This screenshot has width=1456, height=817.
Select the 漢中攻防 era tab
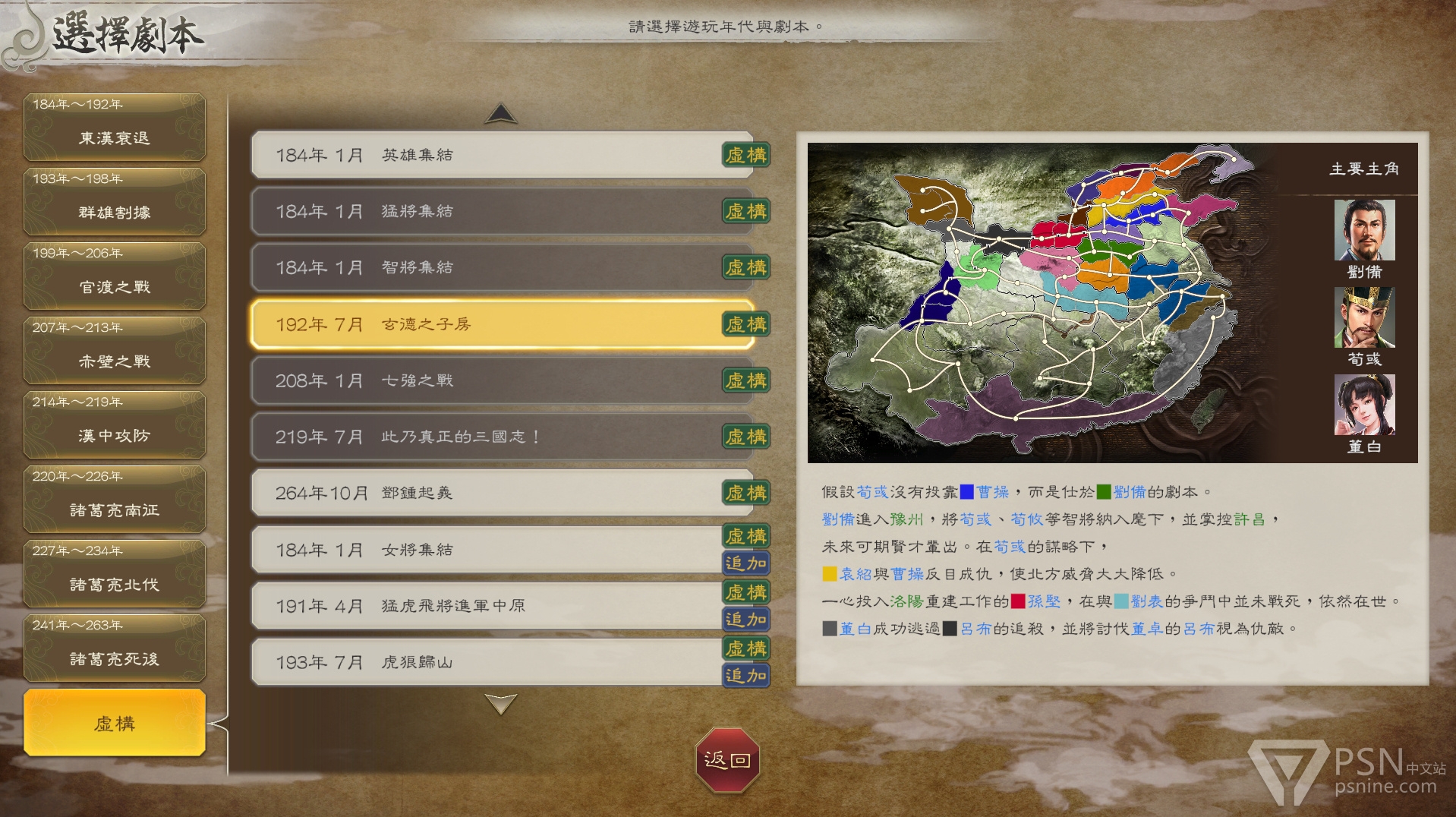[x=115, y=425]
